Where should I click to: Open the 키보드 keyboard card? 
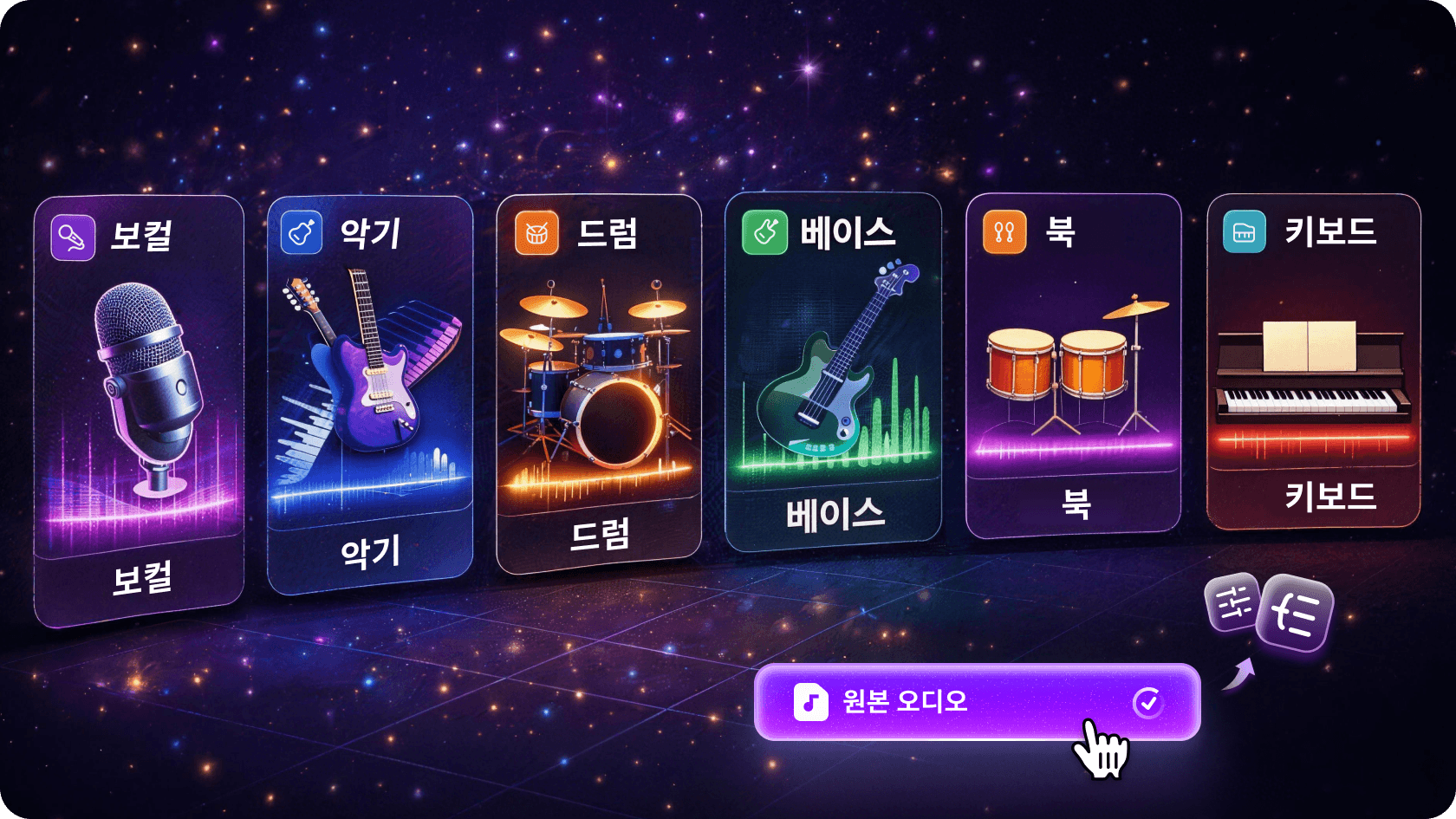pyautogui.click(x=1314, y=360)
